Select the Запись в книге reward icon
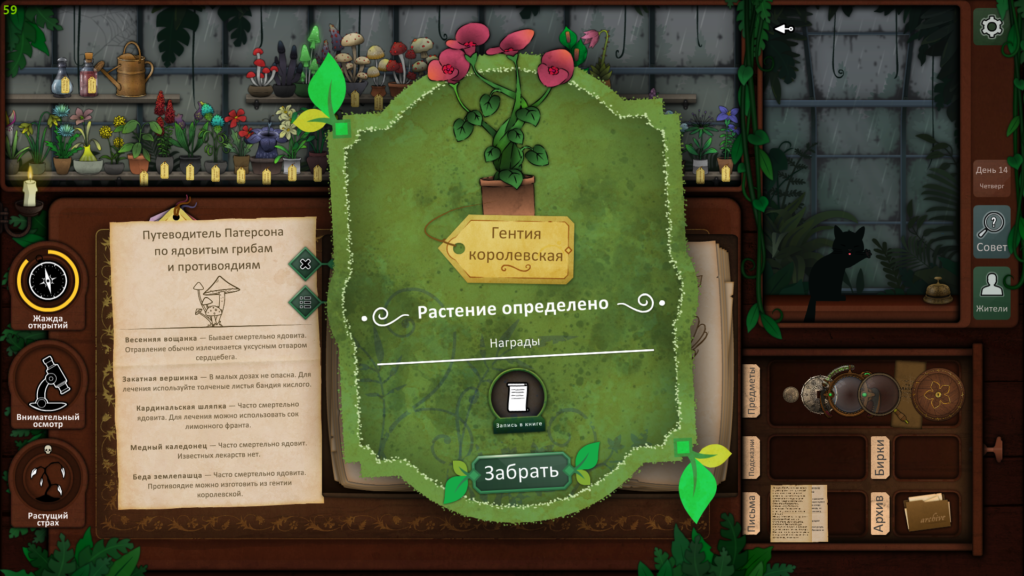This screenshot has width=1024, height=576. coord(517,399)
